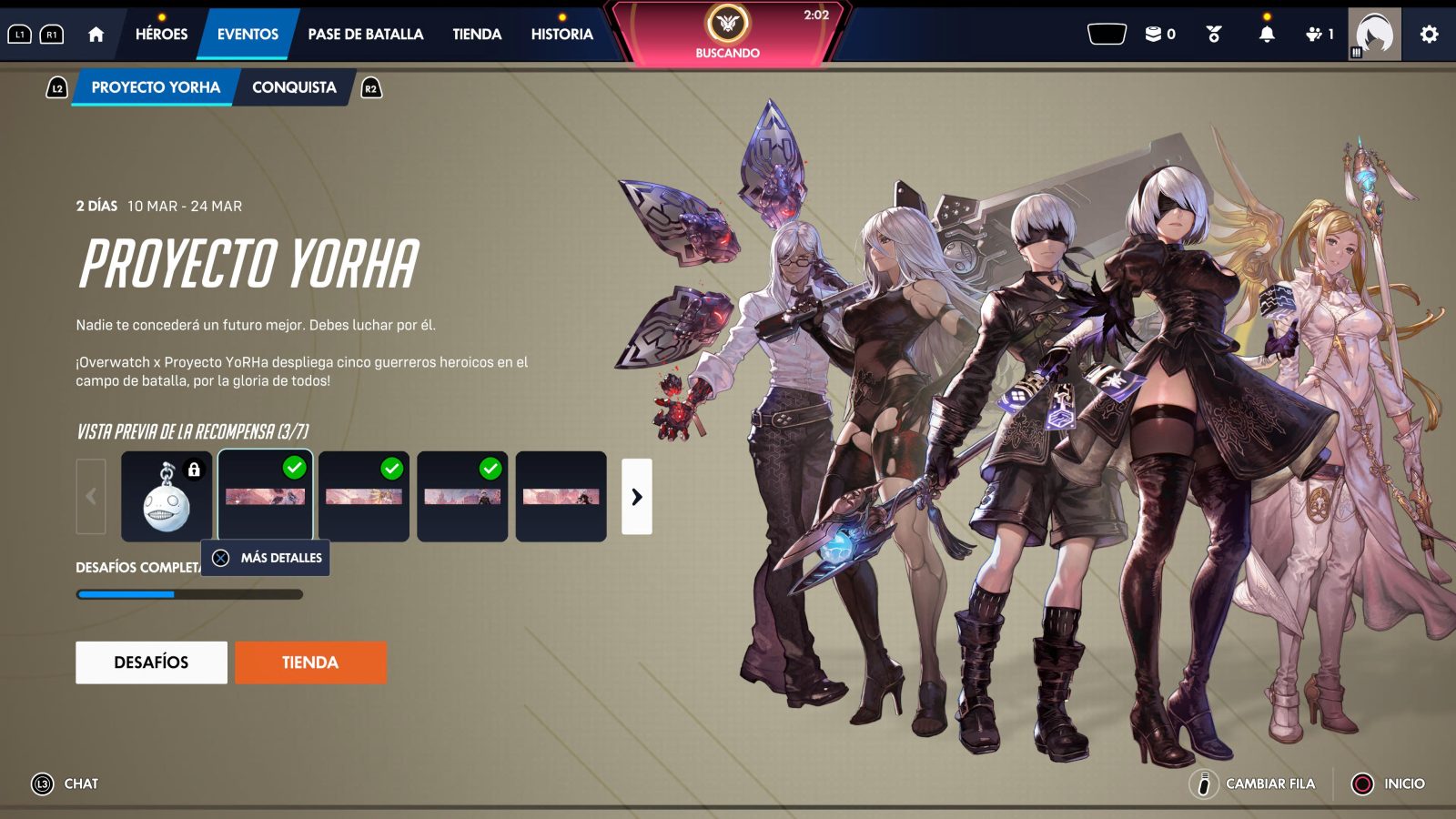The height and width of the screenshot is (819, 1456).
Task: Open the TIENDA orange button
Action: click(311, 662)
